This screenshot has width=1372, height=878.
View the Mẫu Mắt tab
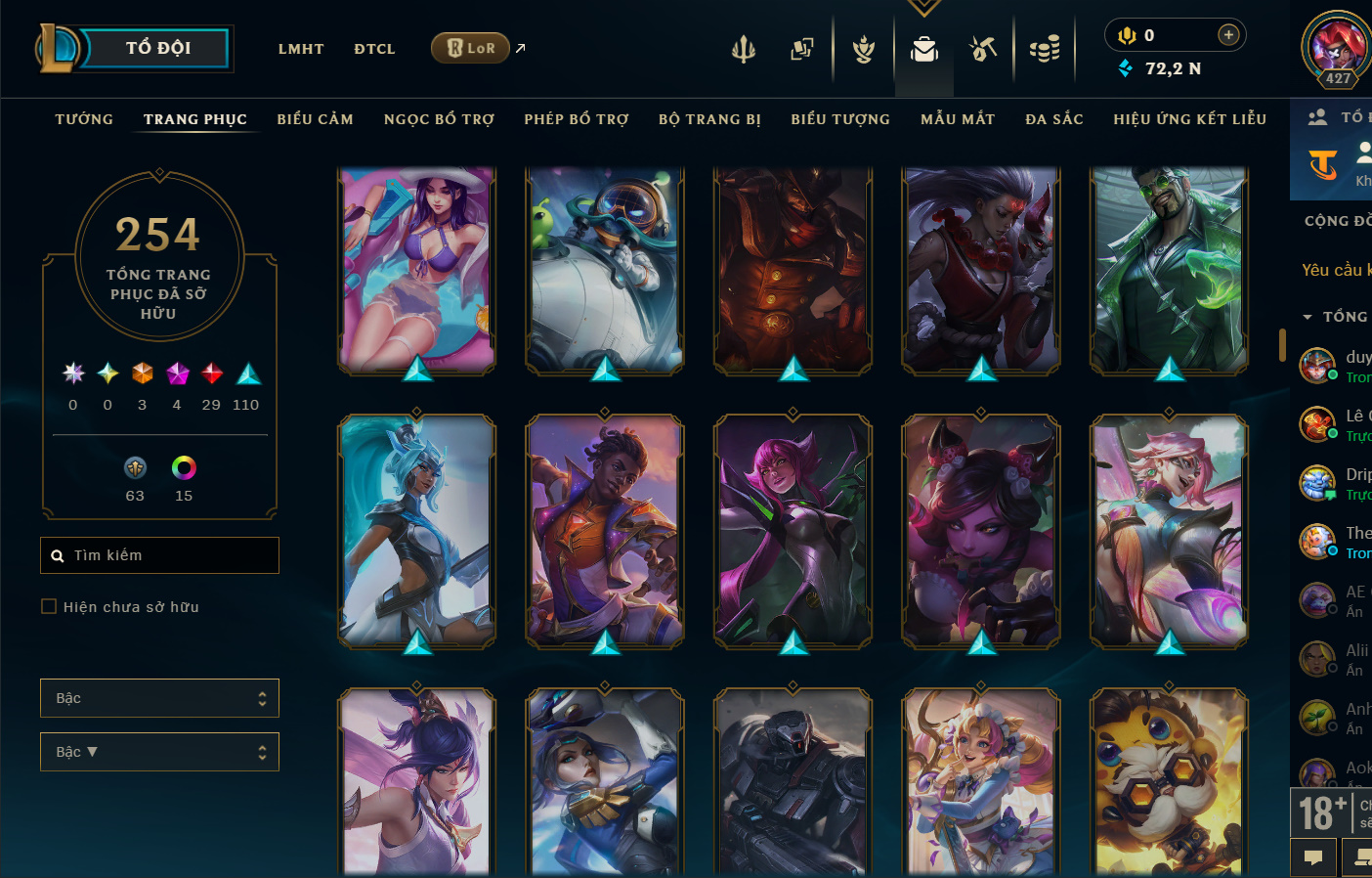coord(958,119)
